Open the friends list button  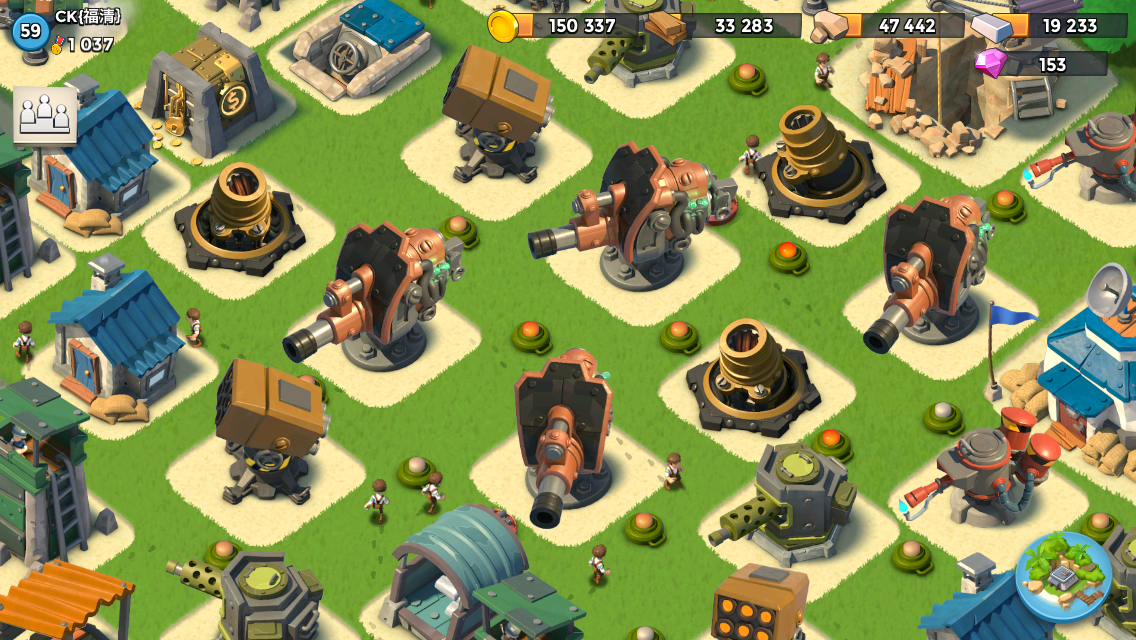tap(45, 115)
